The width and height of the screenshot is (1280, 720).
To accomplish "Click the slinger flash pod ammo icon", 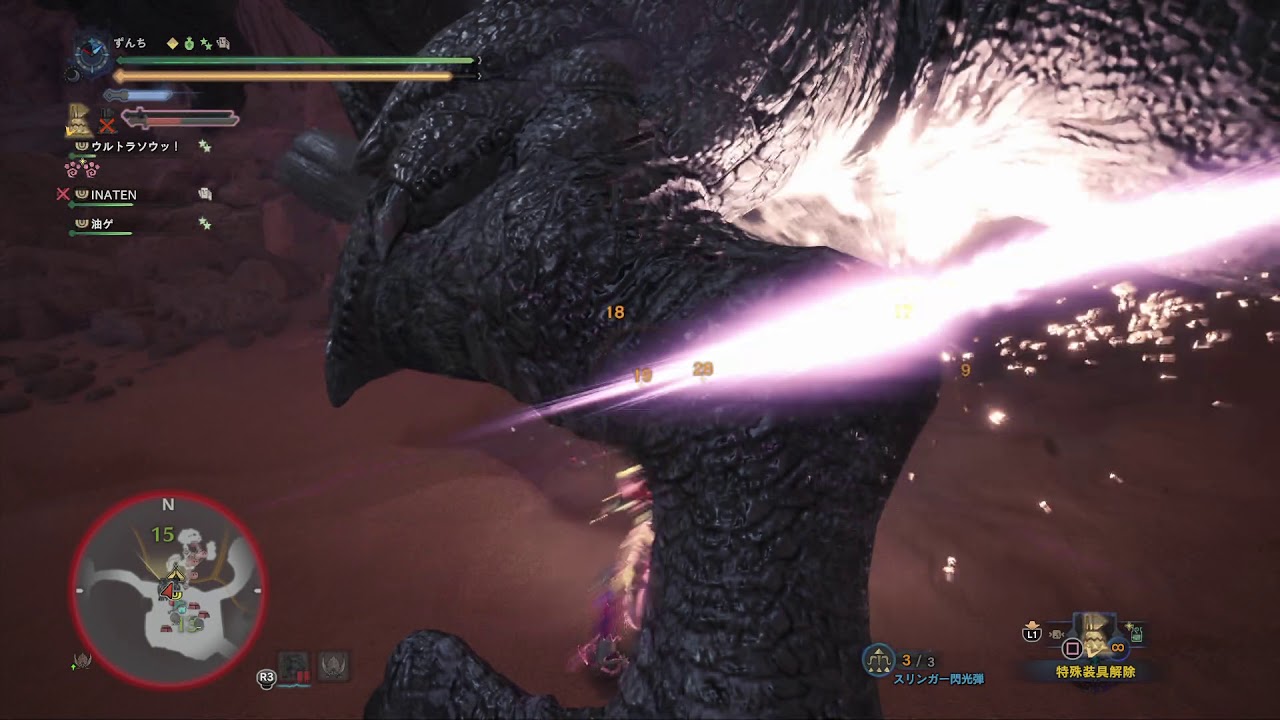I will coord(879,659).
